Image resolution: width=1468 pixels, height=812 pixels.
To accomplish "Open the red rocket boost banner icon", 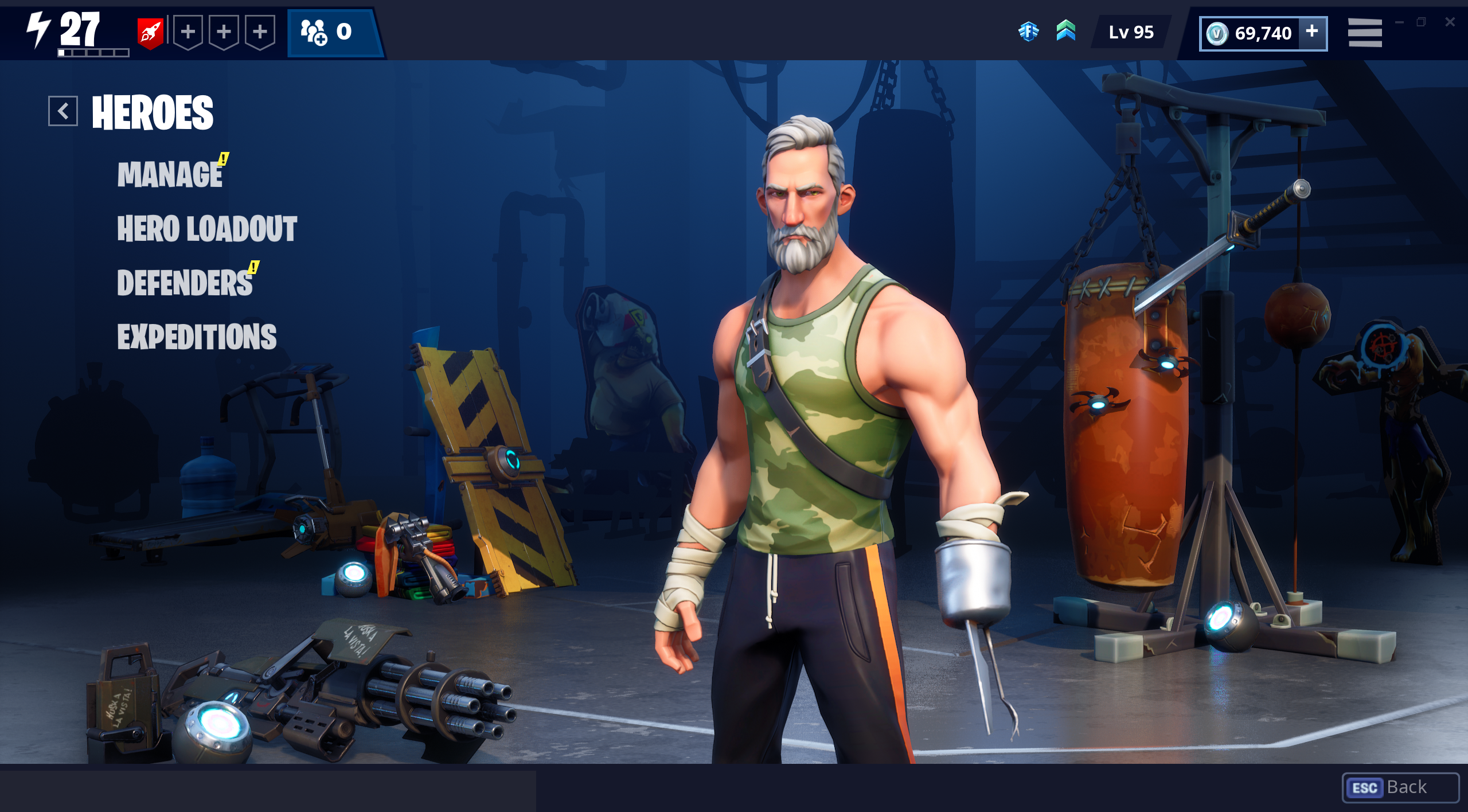I will point(149,32).
